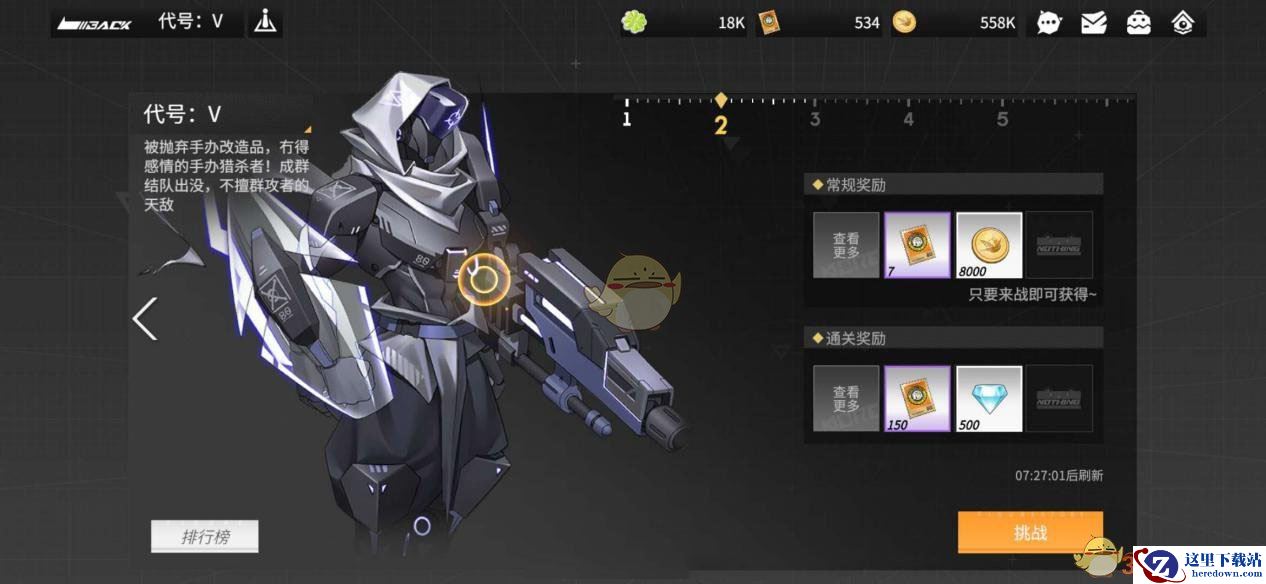Open the briefcase bag icon
The width and height of the screenshot is (1266, 584).
[x=1139, y=22]
